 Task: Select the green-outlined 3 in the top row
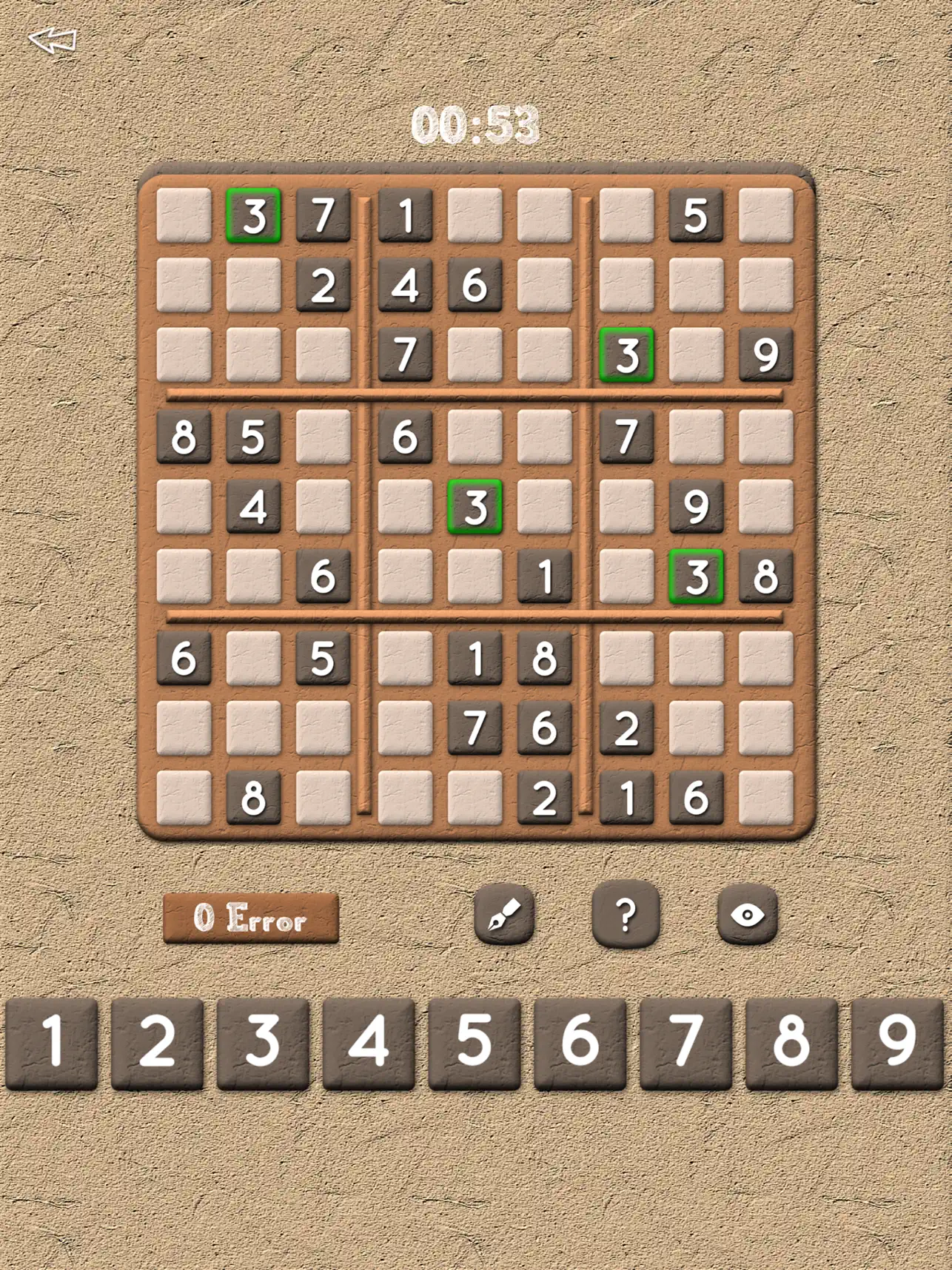(x=254, y=214)
